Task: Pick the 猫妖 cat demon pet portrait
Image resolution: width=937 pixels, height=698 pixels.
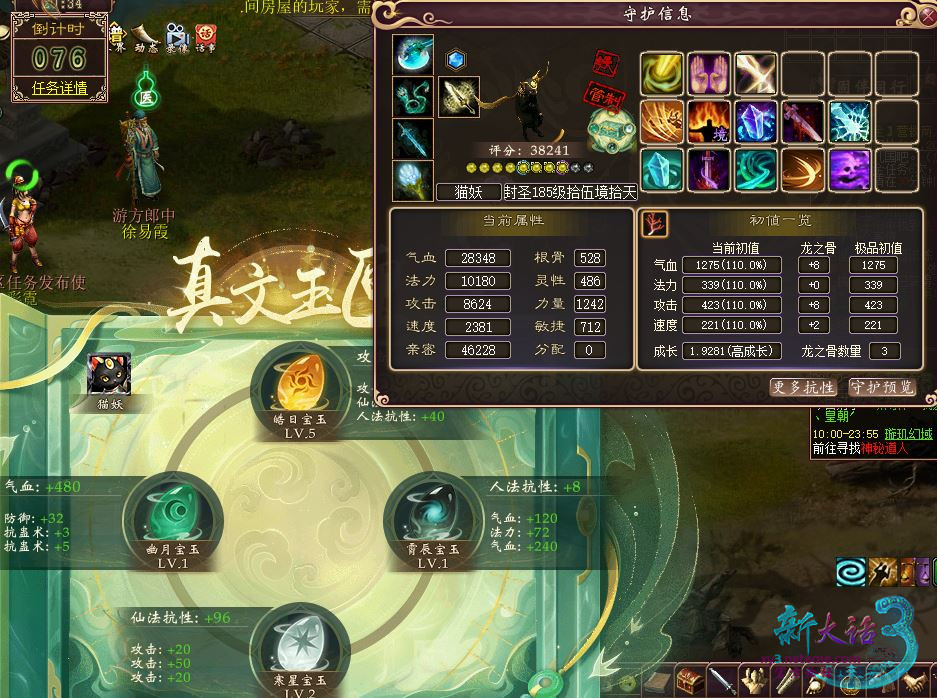Action: pyautogui.click(x=109, y=375)
